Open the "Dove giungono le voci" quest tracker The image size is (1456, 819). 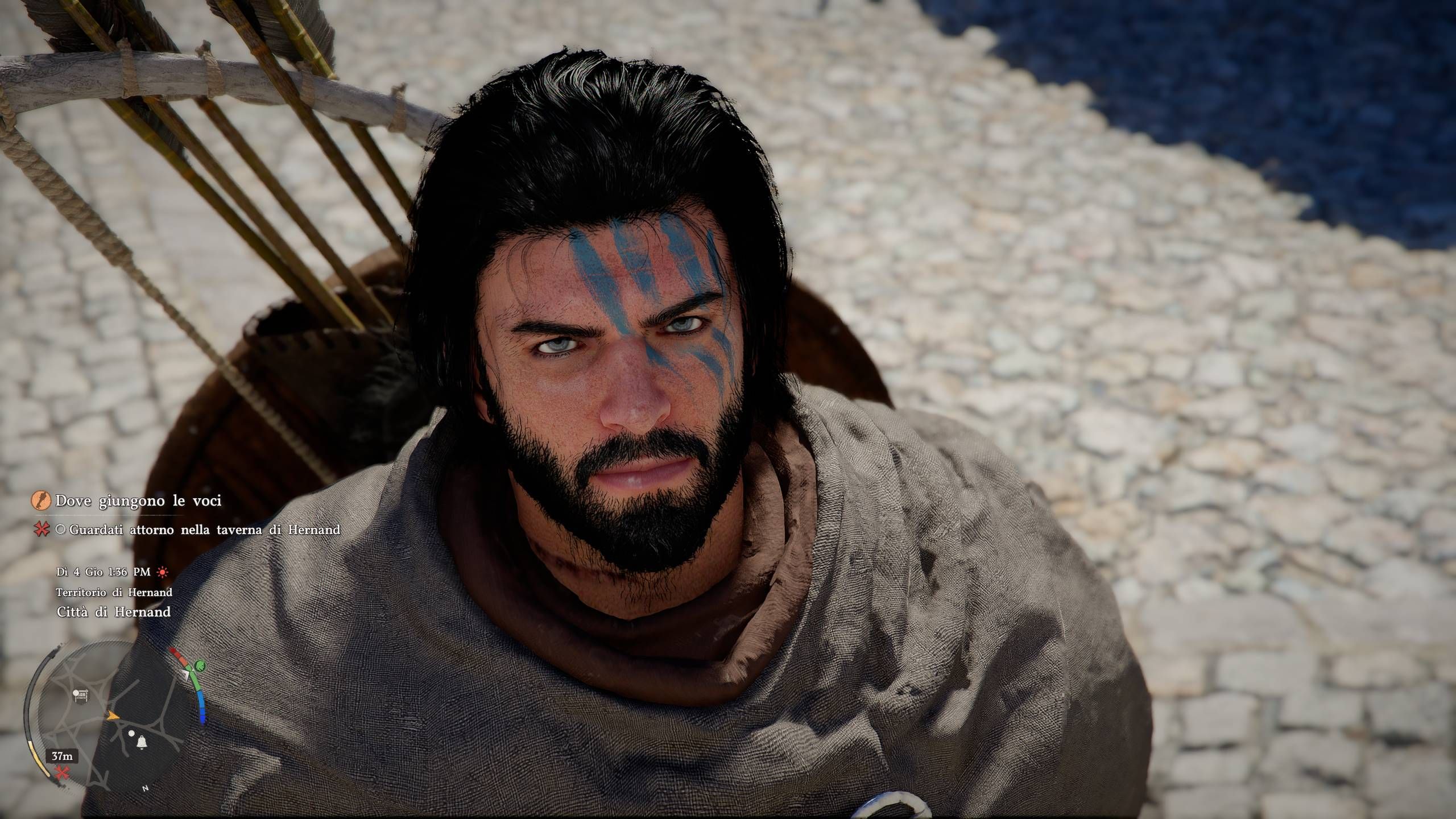pyautogui.click(x=138, y=501)
